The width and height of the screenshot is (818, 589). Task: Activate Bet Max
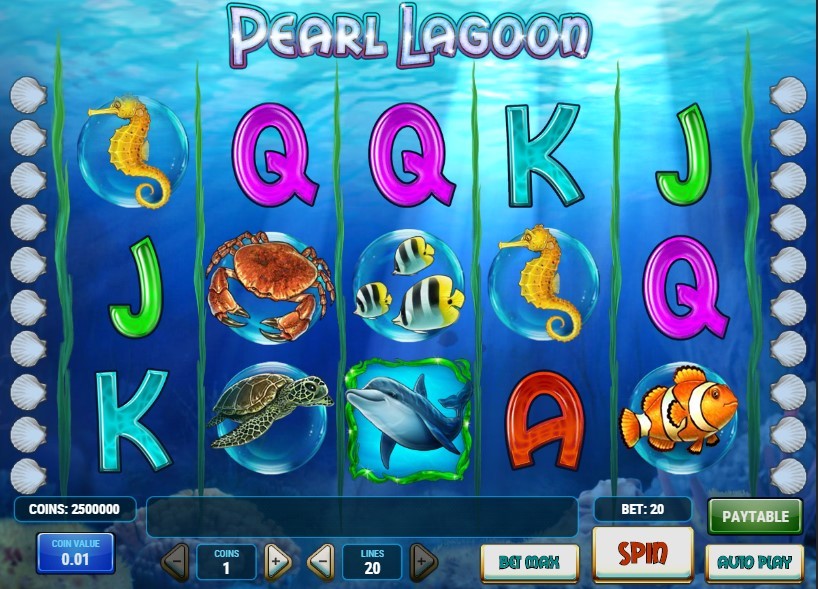coord(529,562)
